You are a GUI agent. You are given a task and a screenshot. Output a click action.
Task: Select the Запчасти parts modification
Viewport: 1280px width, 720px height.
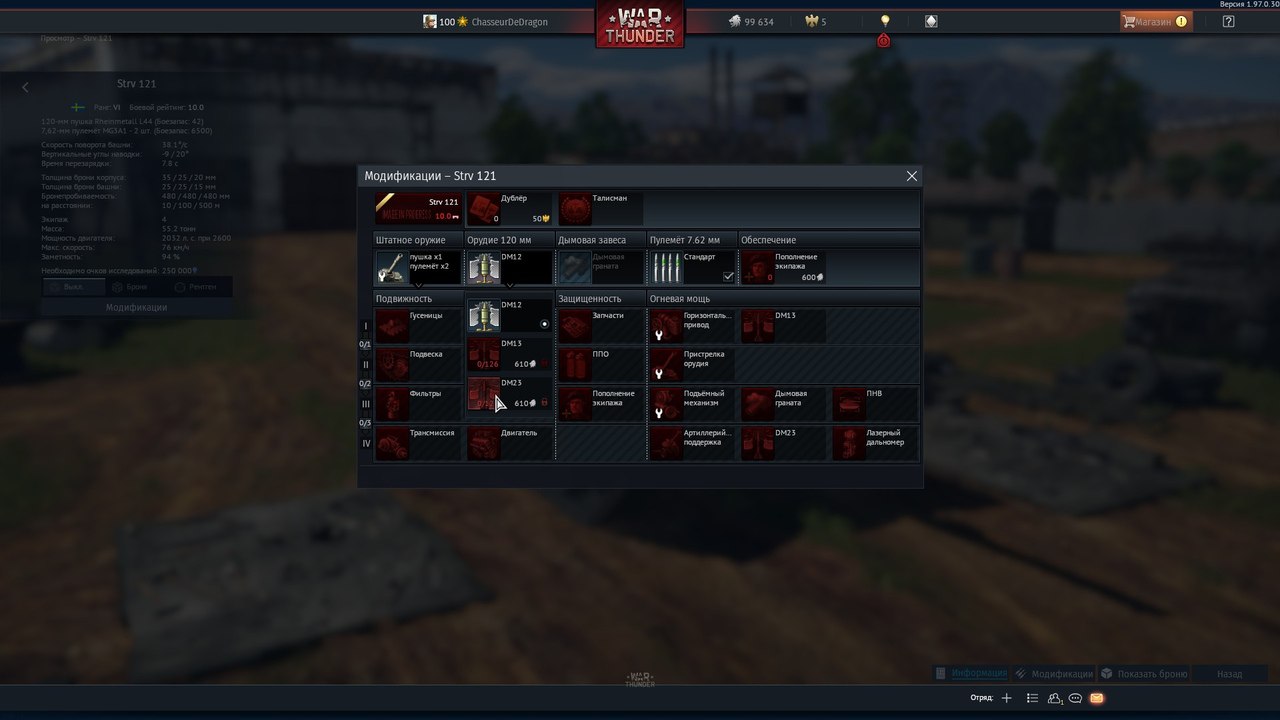tap(600, 326)
